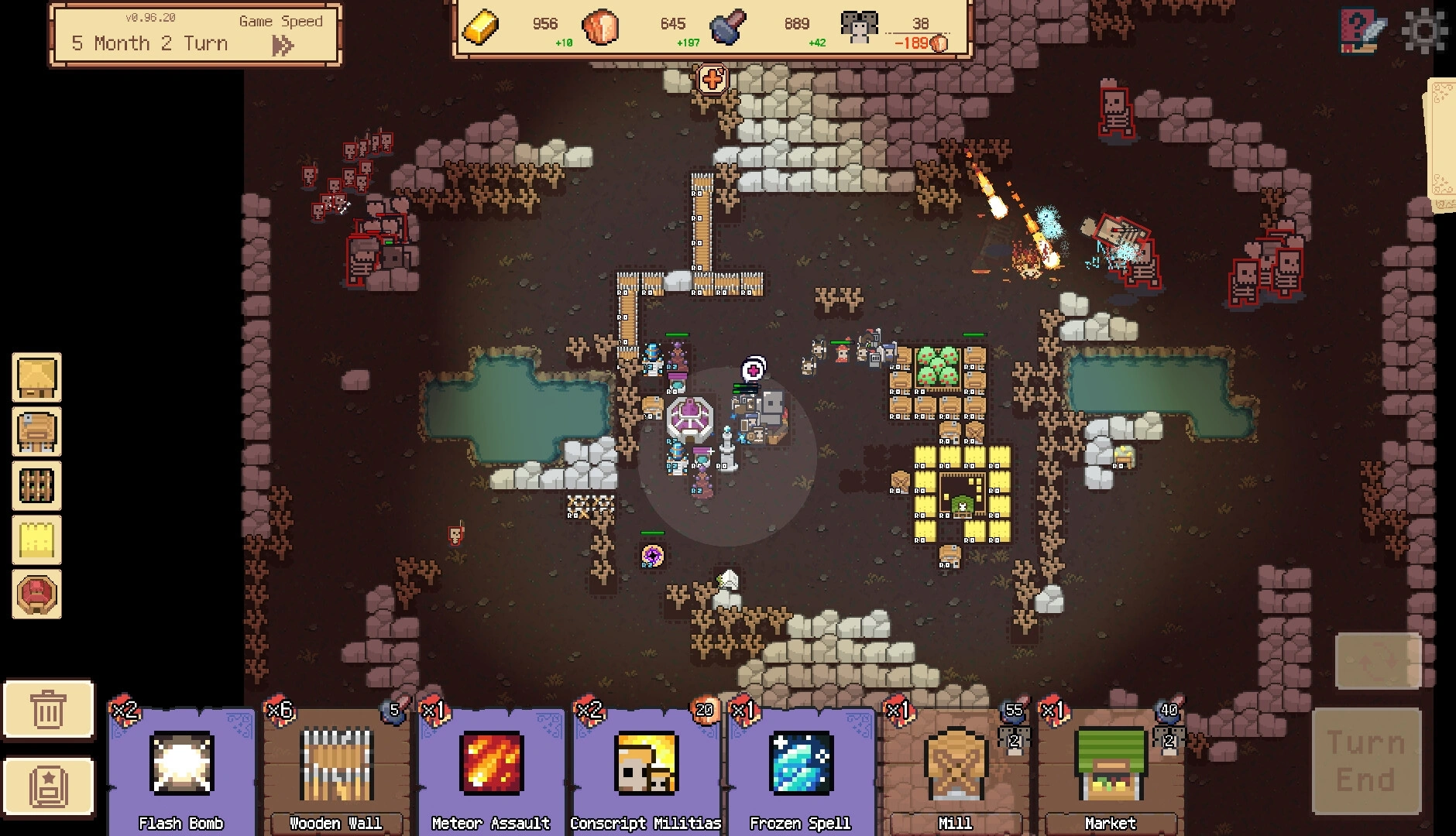
Task: Choose the Wooden Wall card
Action: tap(336, 770)
